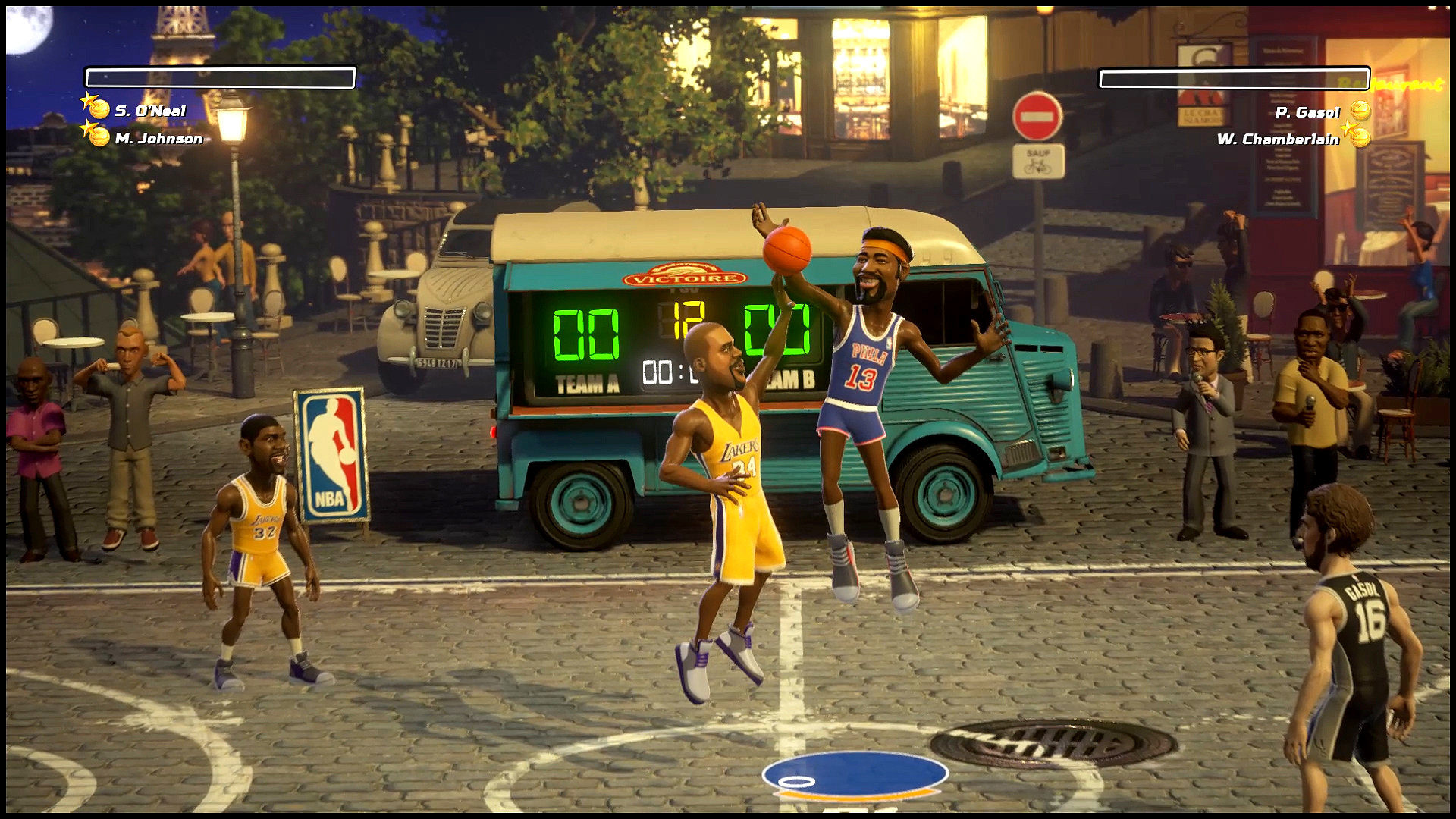Click the coin icon next to W. Chamberlain
The width and height of the screenshot is (1456, 819).
(x=1360, y=140)
